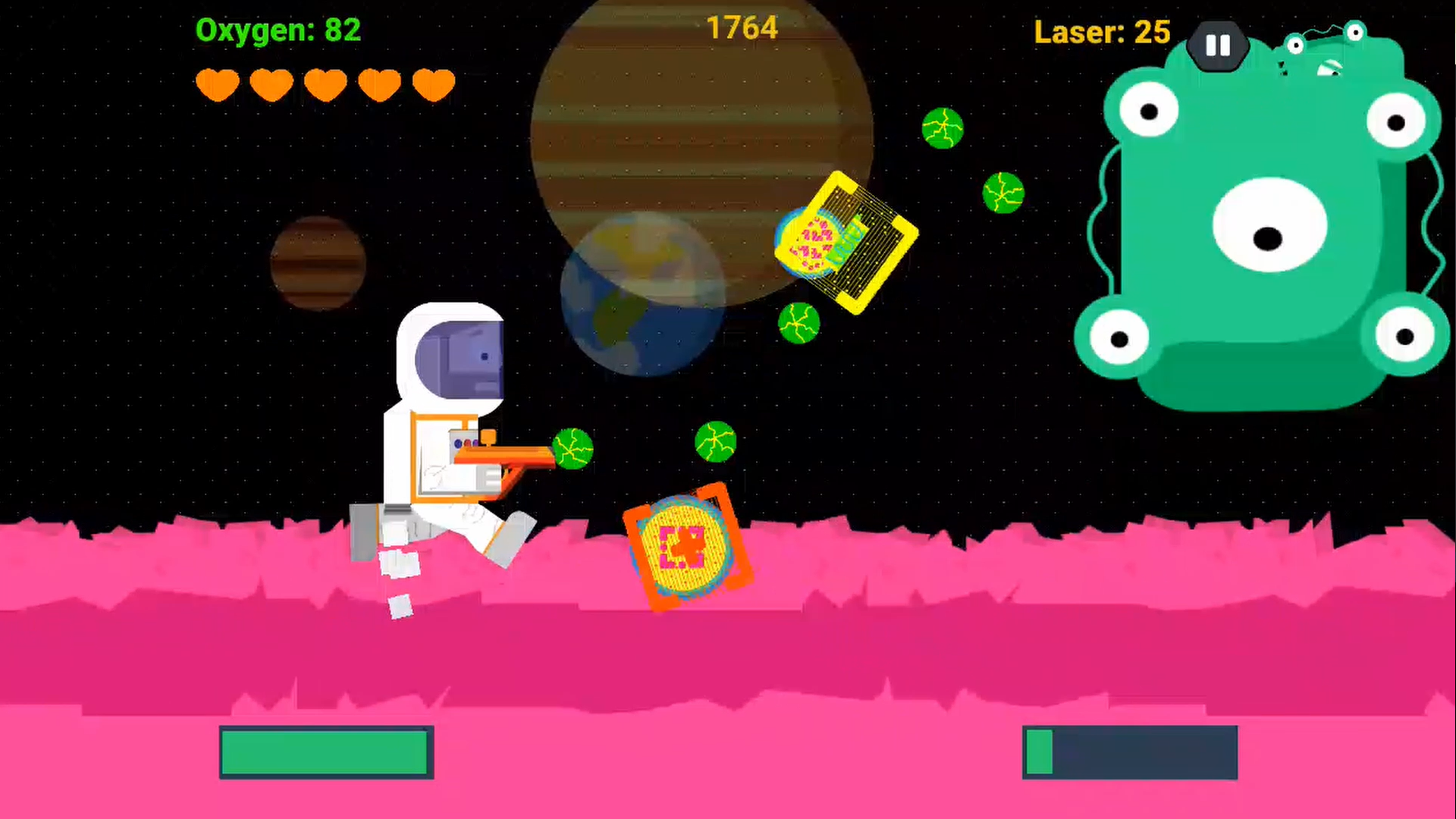Grab the orange coin pickup on the ground
Image resolution: width=1456 pixels, height=819 pixels.
[682, 546]
